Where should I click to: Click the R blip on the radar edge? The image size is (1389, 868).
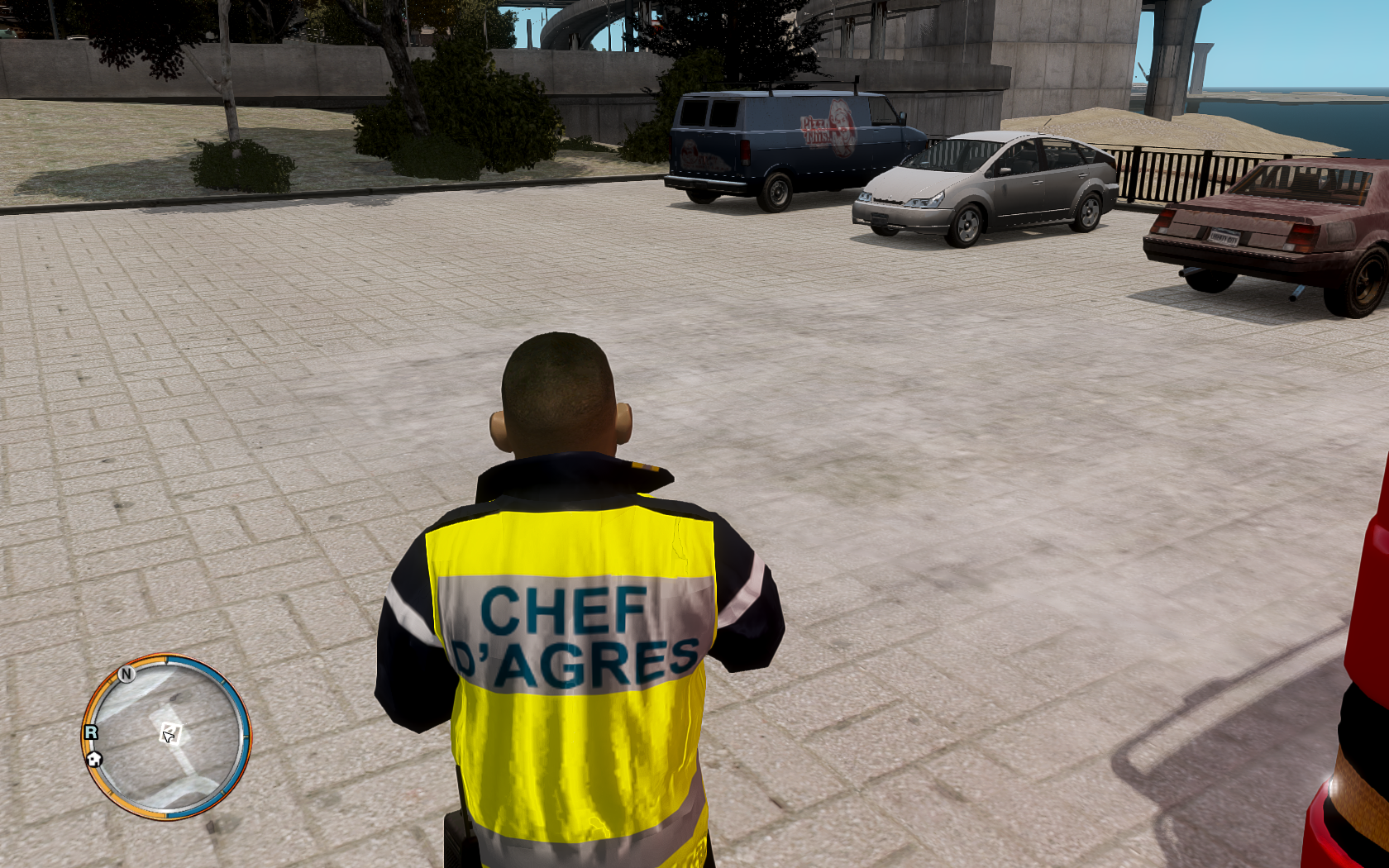coord(91,732)
